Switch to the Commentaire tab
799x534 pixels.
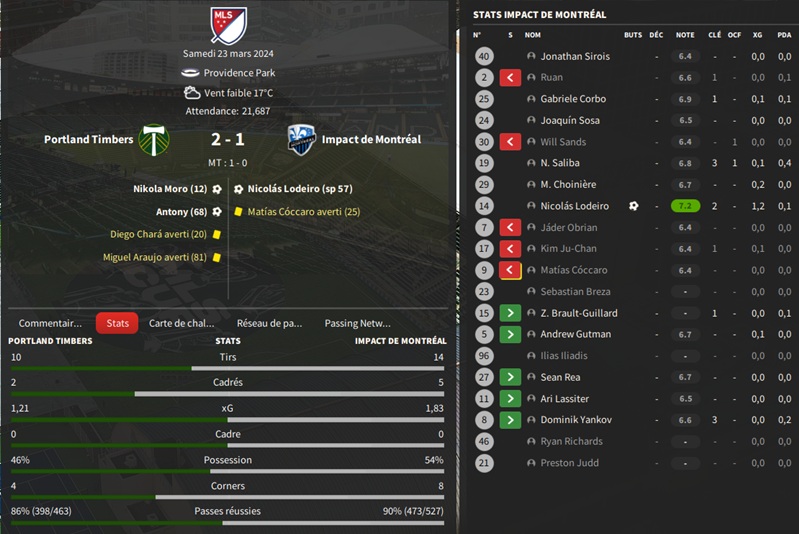point(50,323)
